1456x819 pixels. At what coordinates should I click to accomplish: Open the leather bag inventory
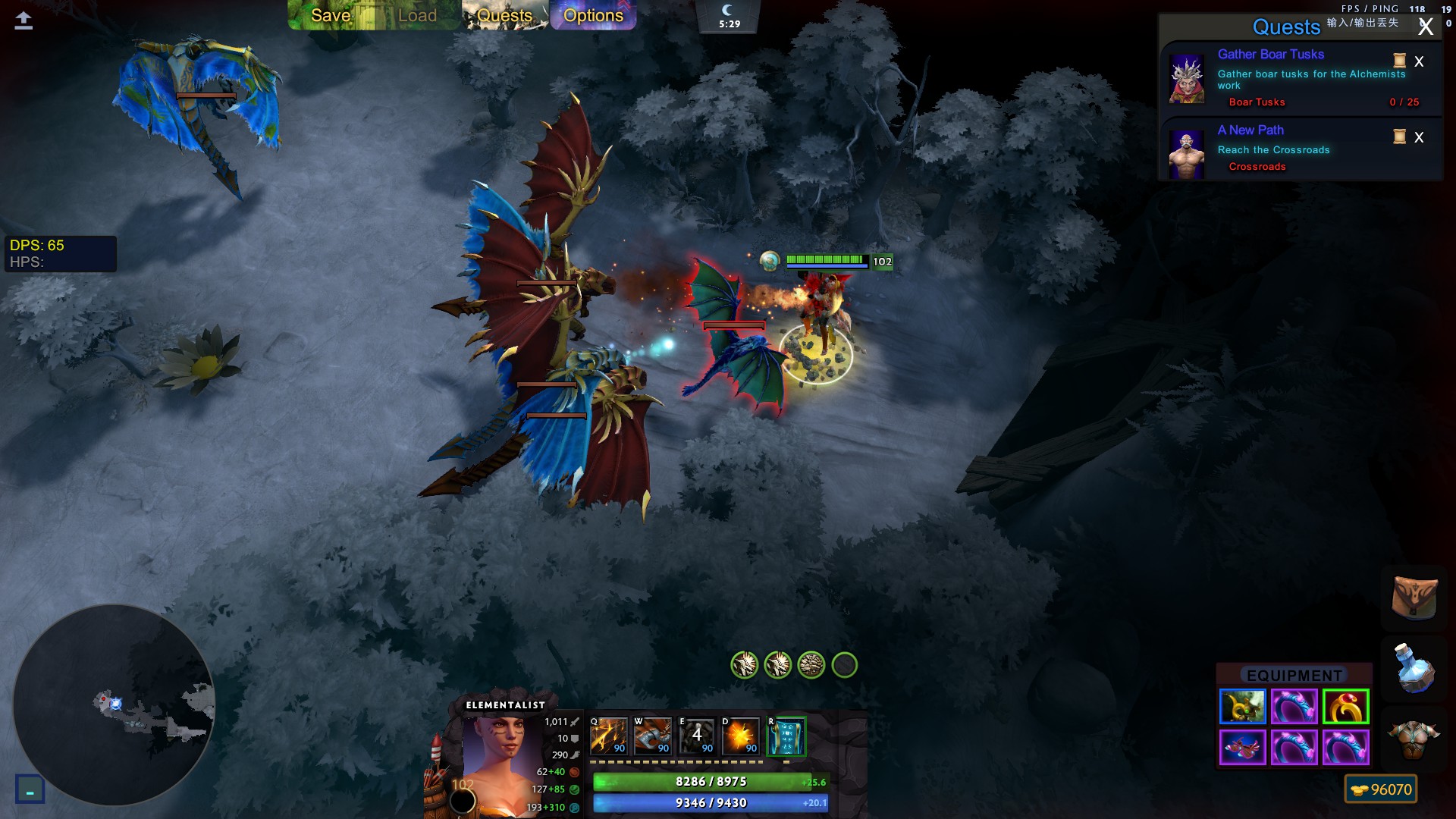pos(1414,597)
